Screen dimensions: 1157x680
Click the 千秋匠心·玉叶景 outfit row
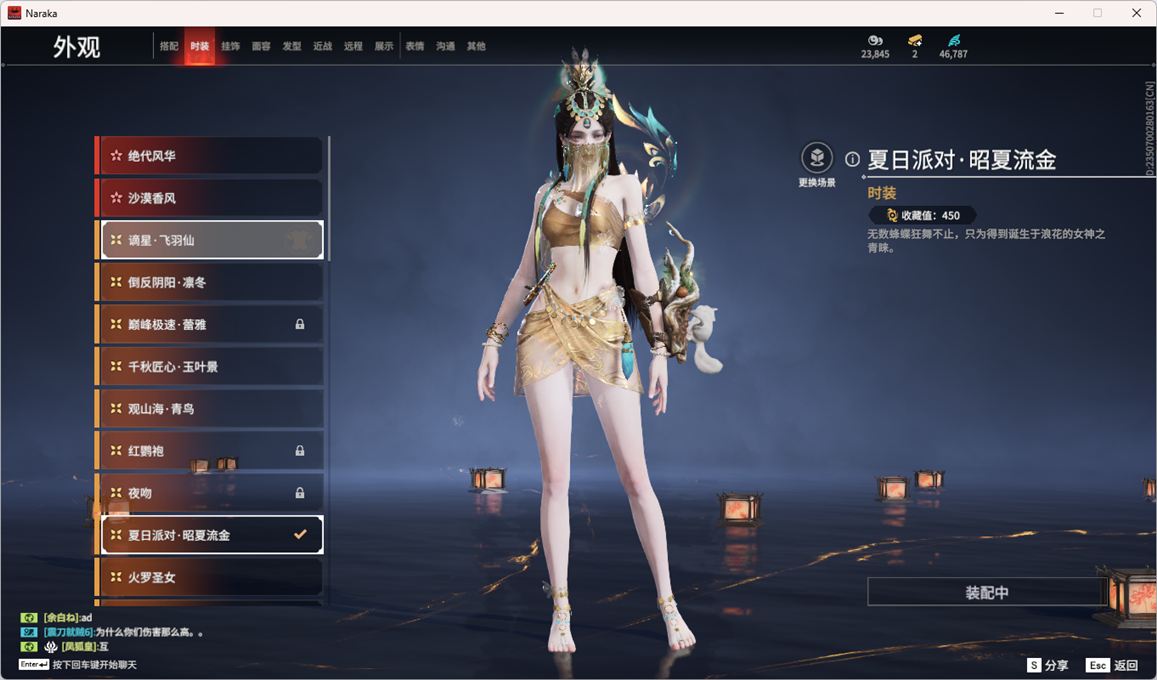(x=210, y=367)
